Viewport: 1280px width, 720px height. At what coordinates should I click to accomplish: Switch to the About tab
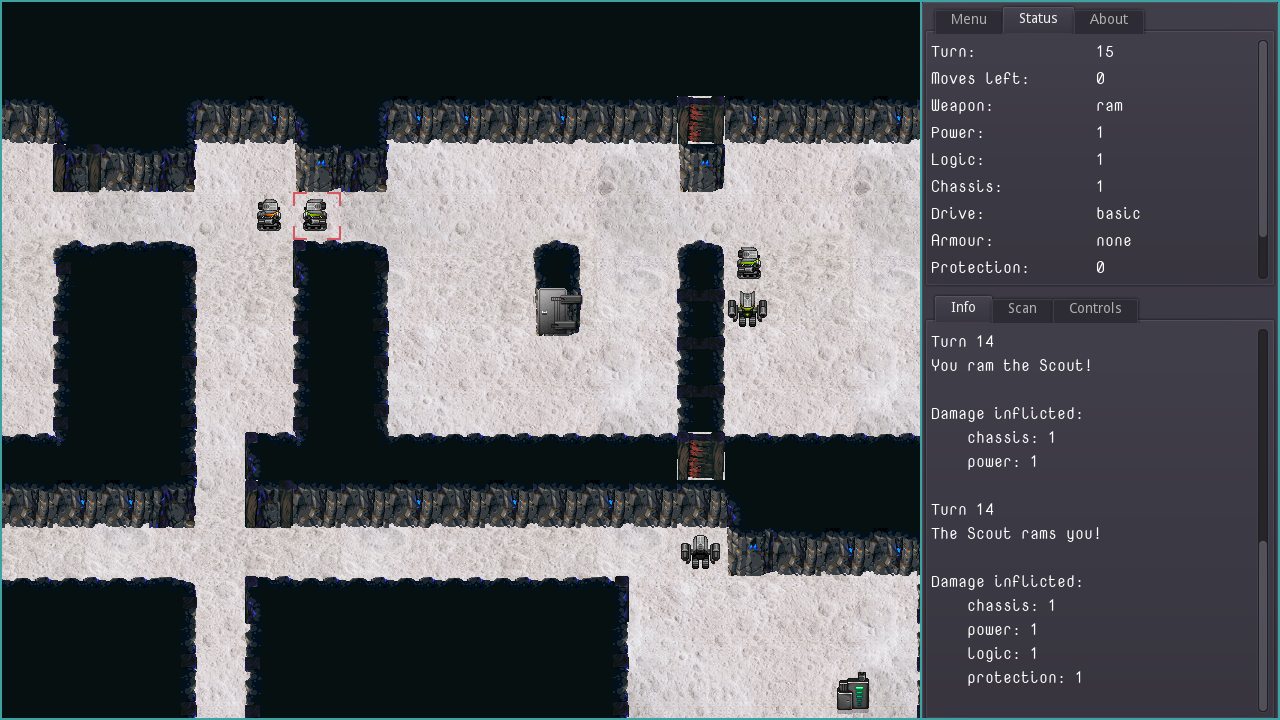pos(1108,18)
